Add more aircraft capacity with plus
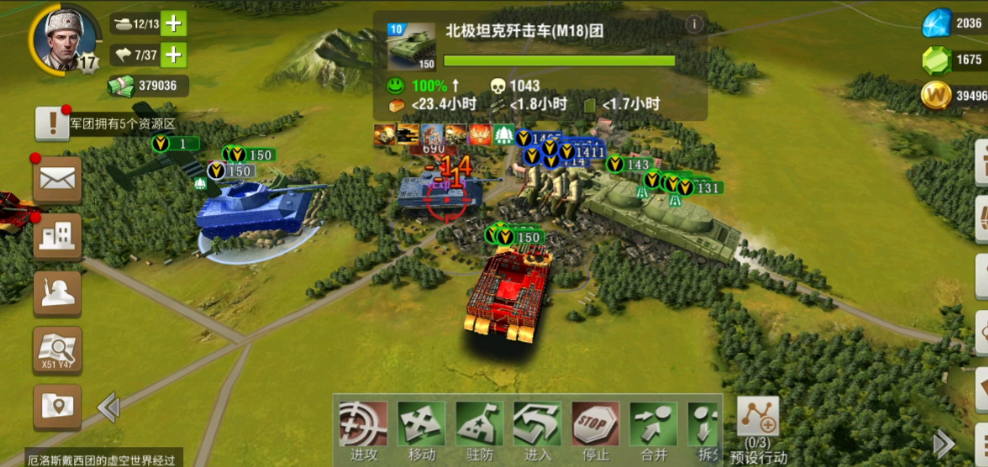Image resolution: width=988 pixels, height=467 pixels. click(174, 54)
